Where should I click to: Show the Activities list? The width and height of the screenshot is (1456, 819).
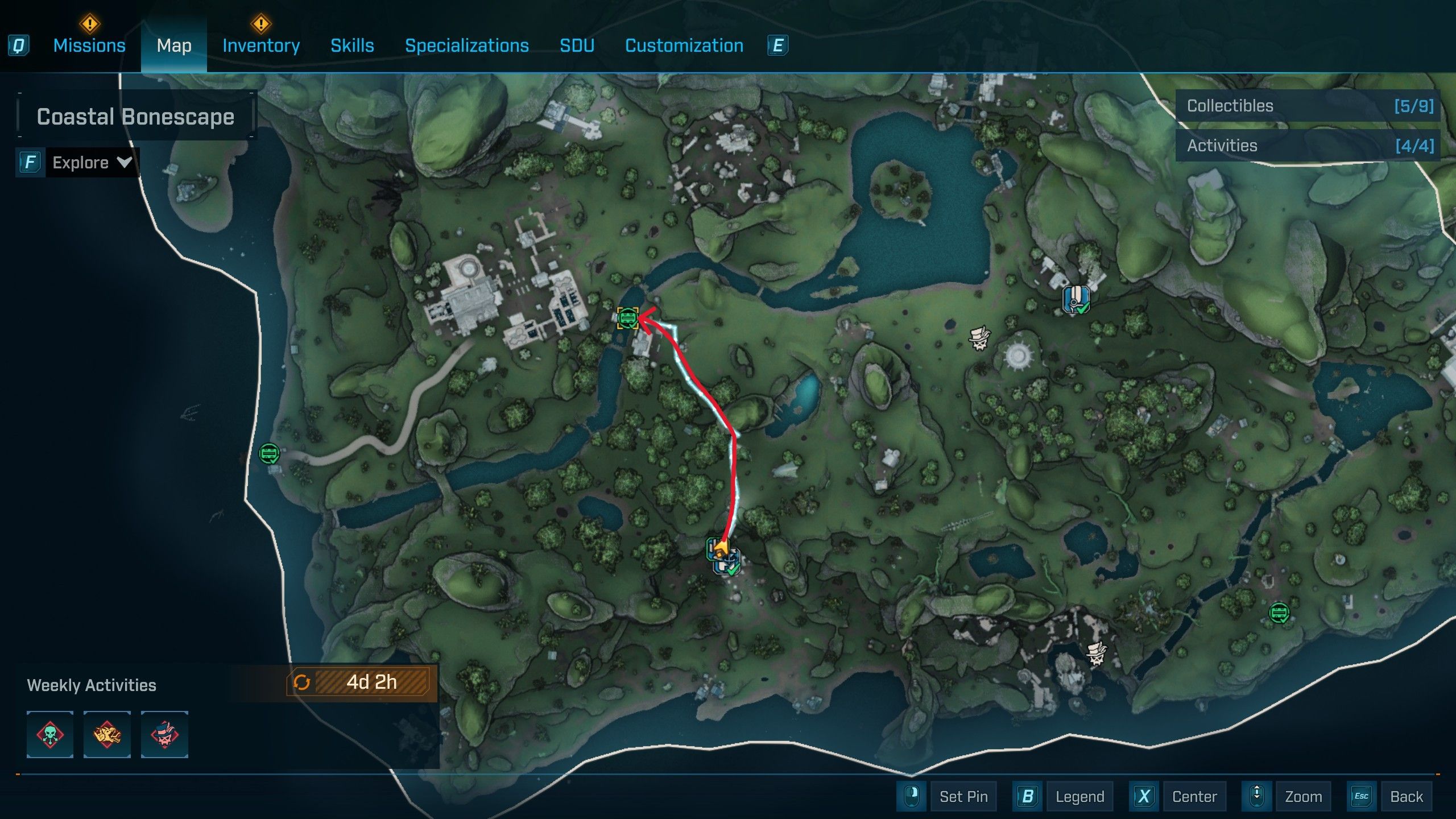pos(1308,146)
